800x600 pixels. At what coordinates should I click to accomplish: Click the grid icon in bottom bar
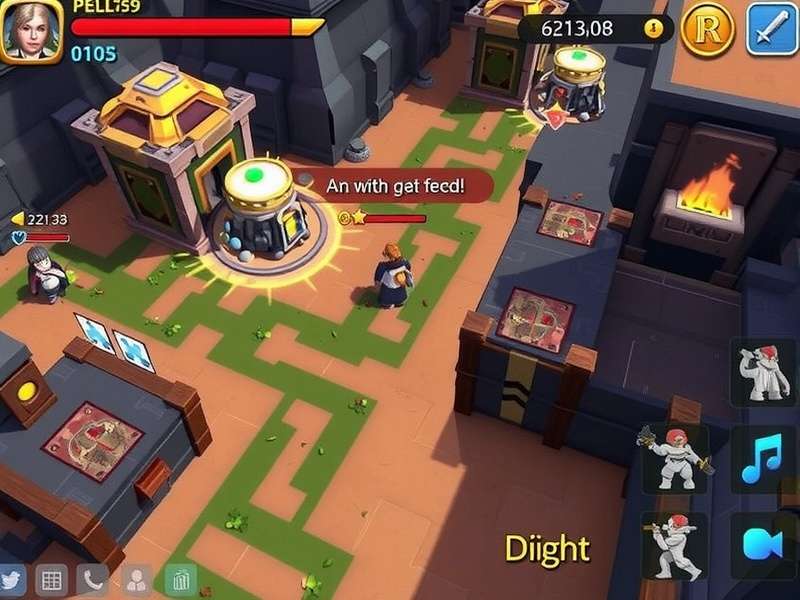pyautogui.click(x=51, y=579)
